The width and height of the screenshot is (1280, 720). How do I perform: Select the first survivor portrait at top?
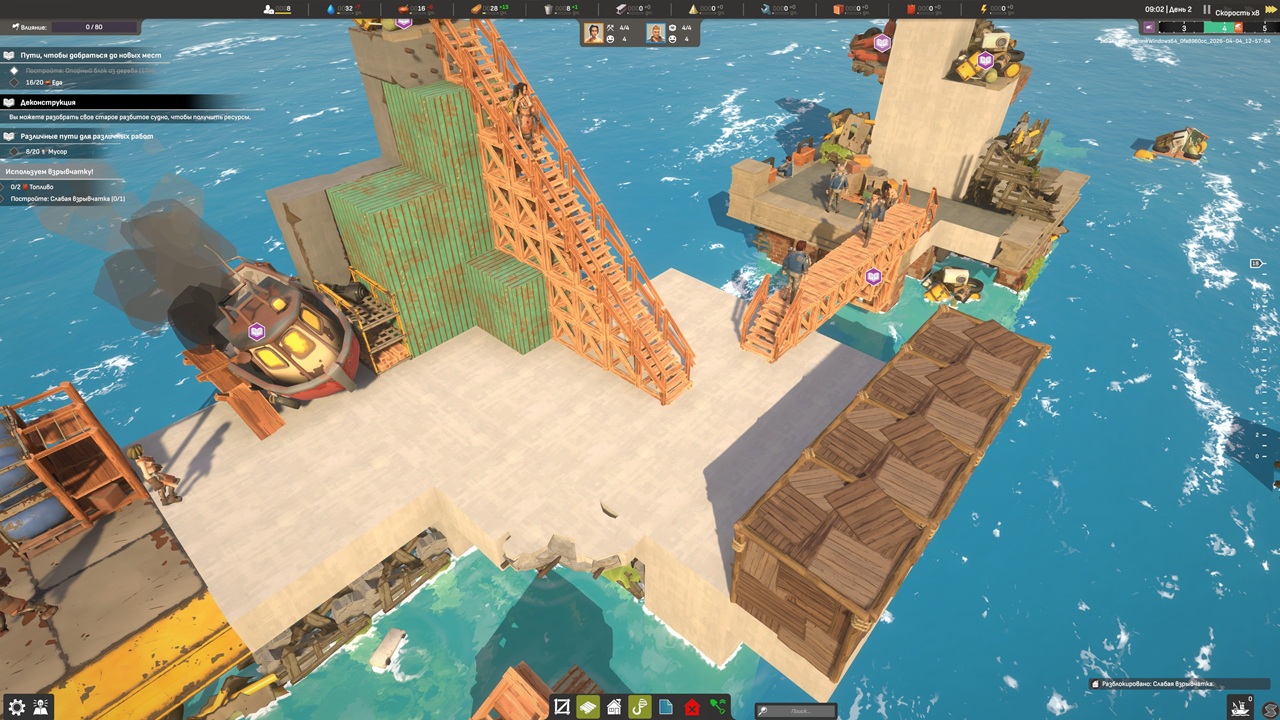pos(594,34)
